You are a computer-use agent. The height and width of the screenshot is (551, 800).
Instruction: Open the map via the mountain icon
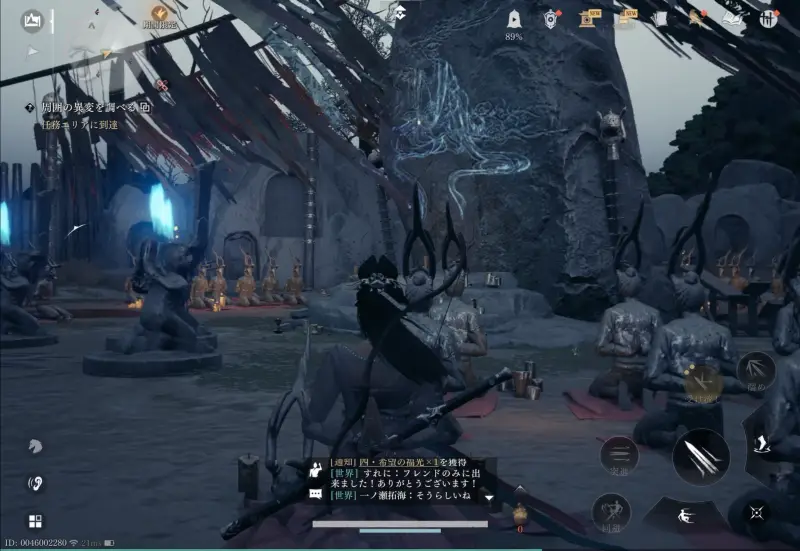click(32, 19)
